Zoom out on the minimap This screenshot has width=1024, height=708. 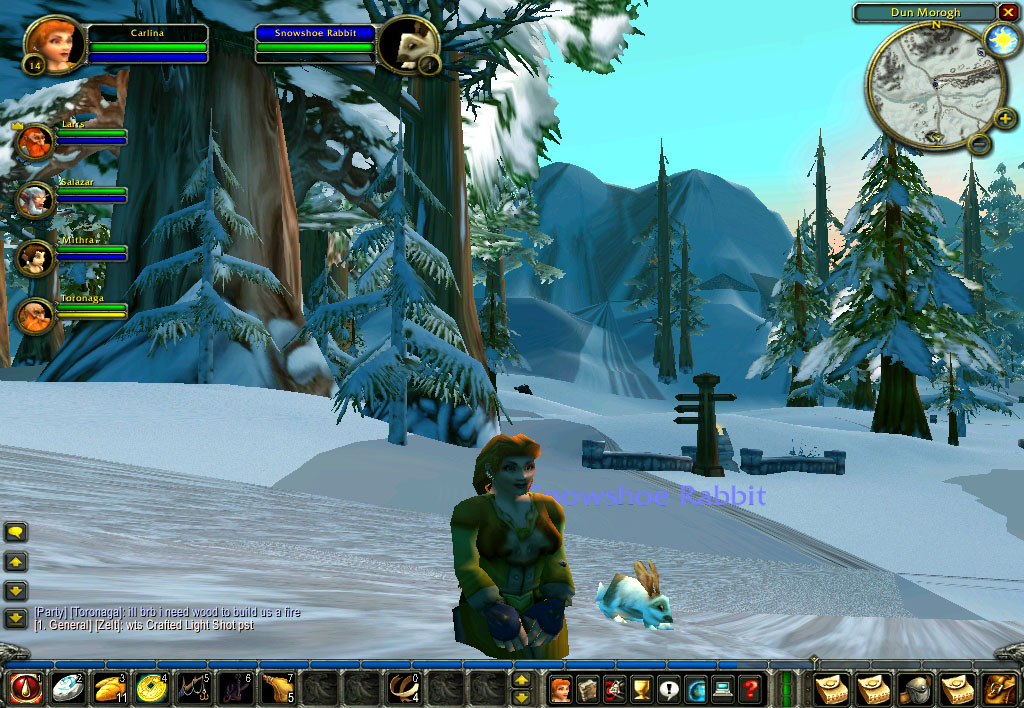coord(980,144)
